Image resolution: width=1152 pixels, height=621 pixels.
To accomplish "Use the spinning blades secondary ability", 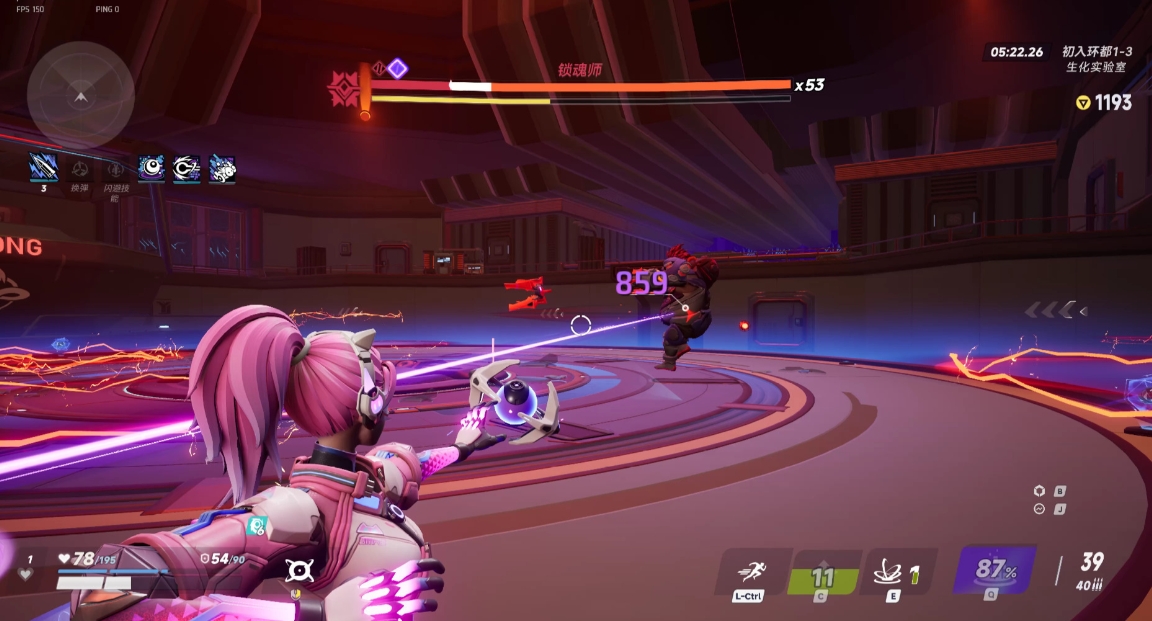I will click(x=893, y=573).
